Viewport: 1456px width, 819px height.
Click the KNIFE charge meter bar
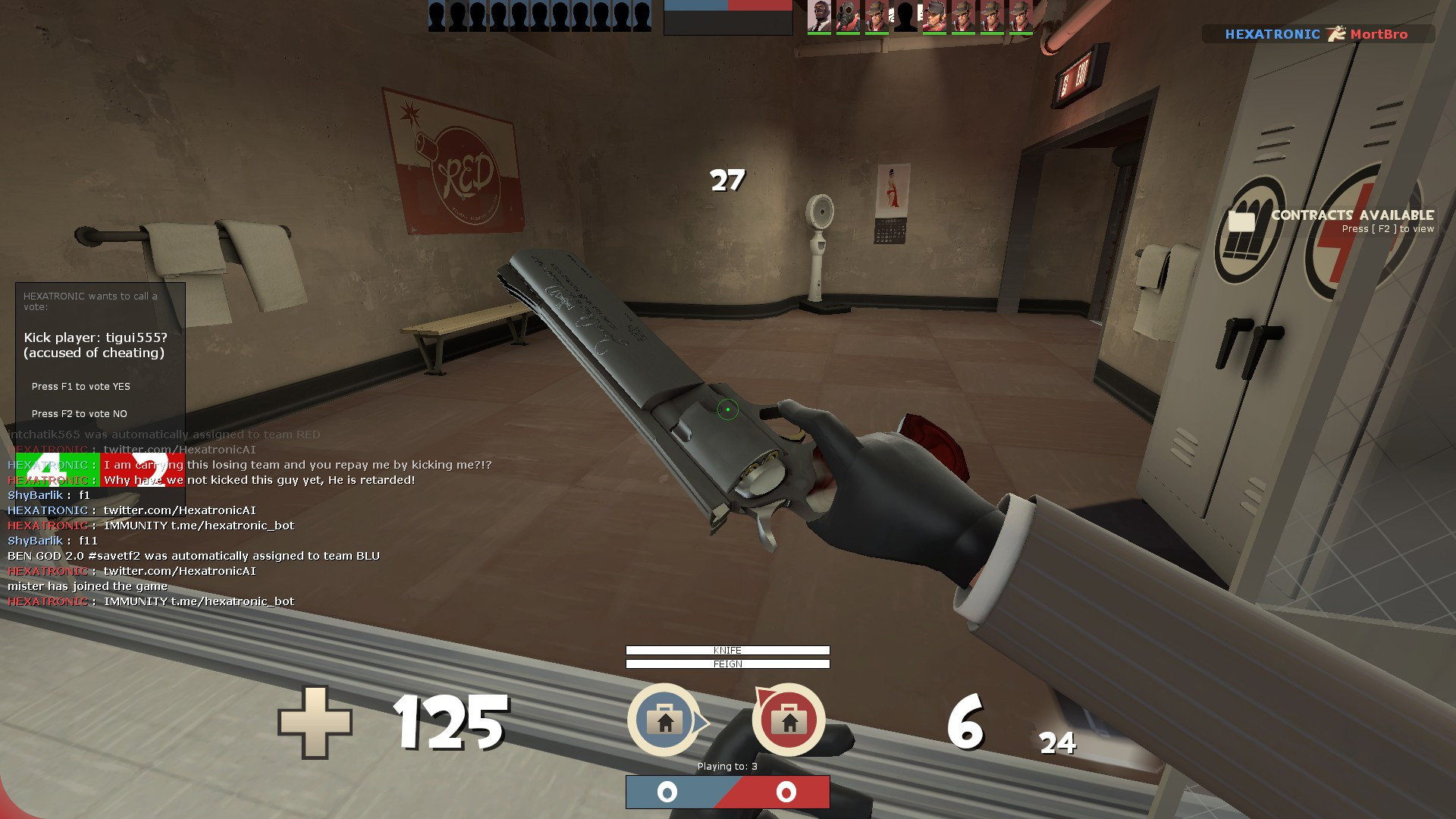[x=726, y=650]
